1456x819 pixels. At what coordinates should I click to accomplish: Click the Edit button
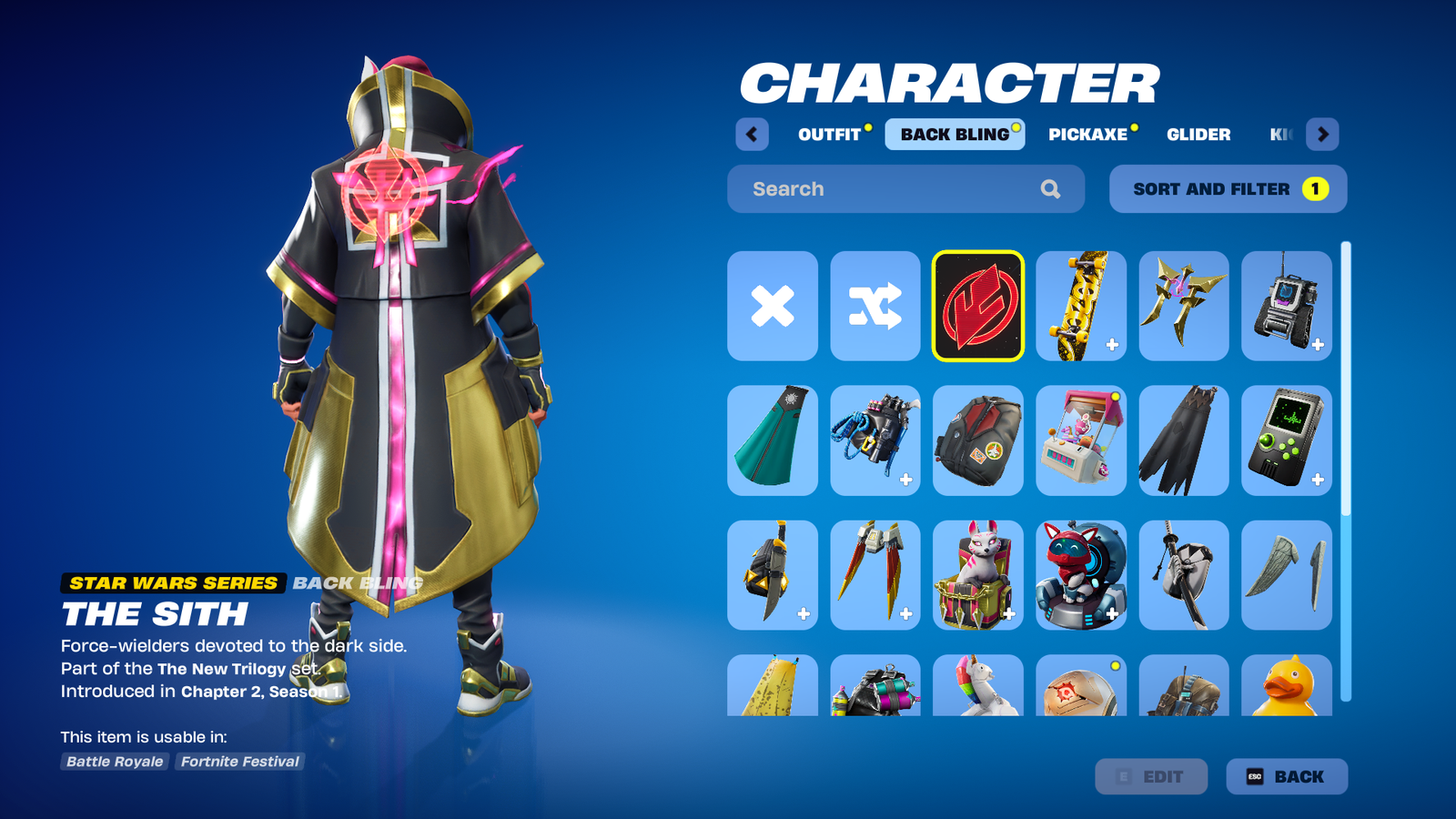coord(1151,776)
